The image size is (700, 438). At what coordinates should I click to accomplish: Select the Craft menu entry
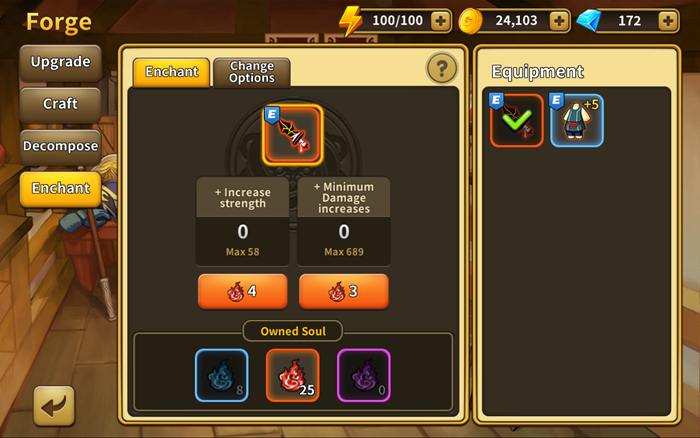pyautogui.click(x=60, y=104)
